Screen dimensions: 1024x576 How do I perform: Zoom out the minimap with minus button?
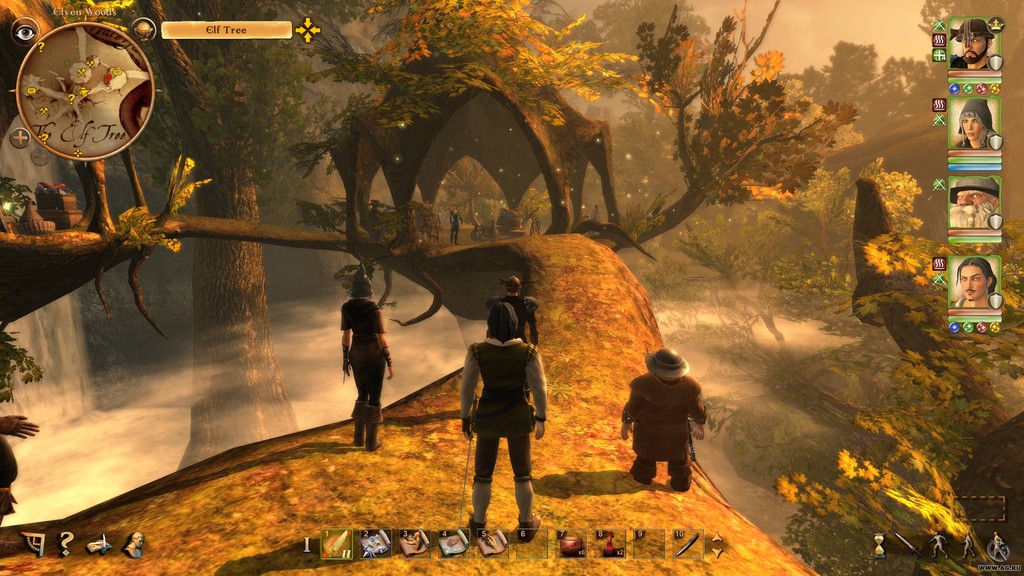(40, 155)
